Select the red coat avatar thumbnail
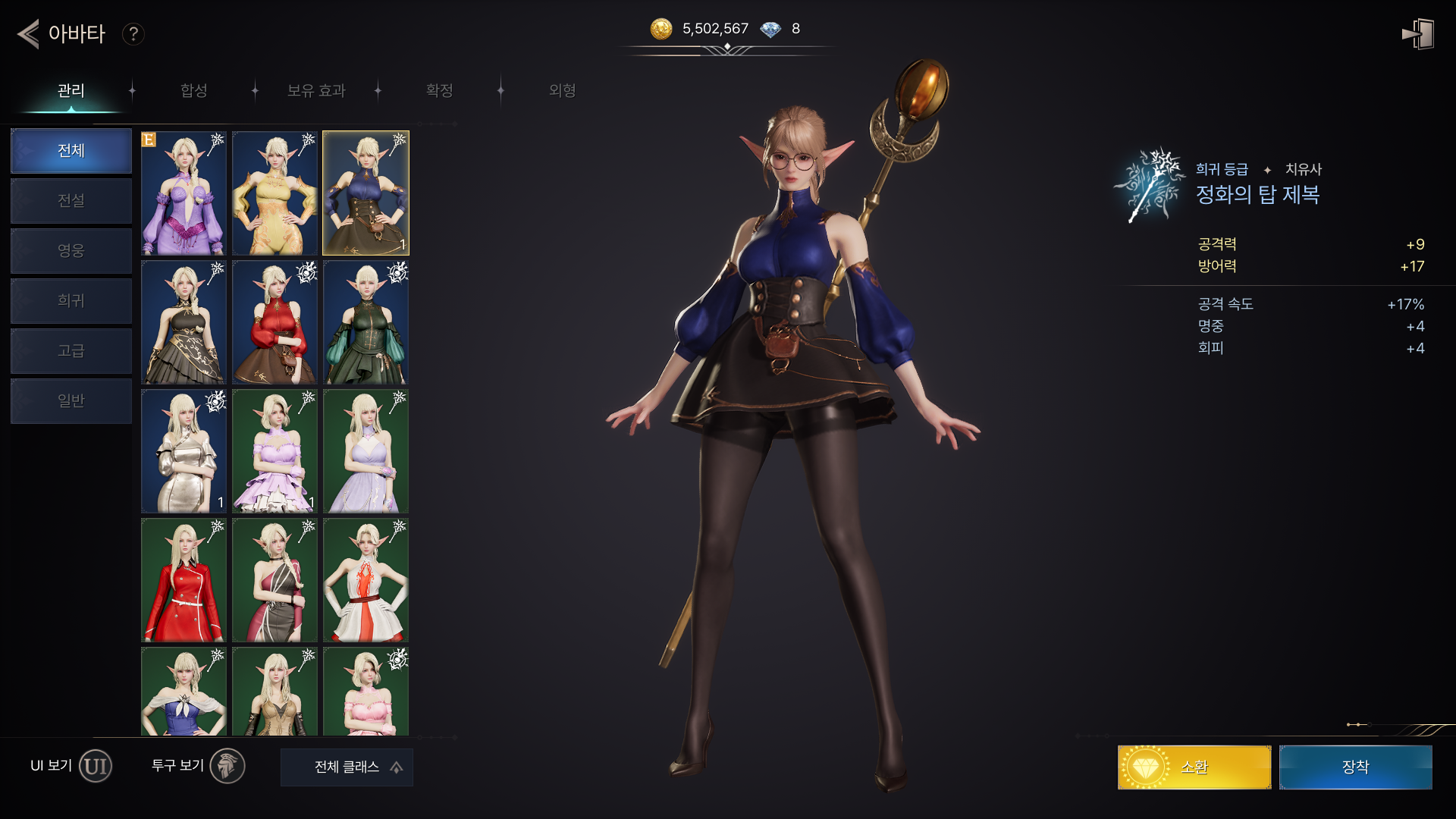The image size is (1456, 819). [184, 580]
